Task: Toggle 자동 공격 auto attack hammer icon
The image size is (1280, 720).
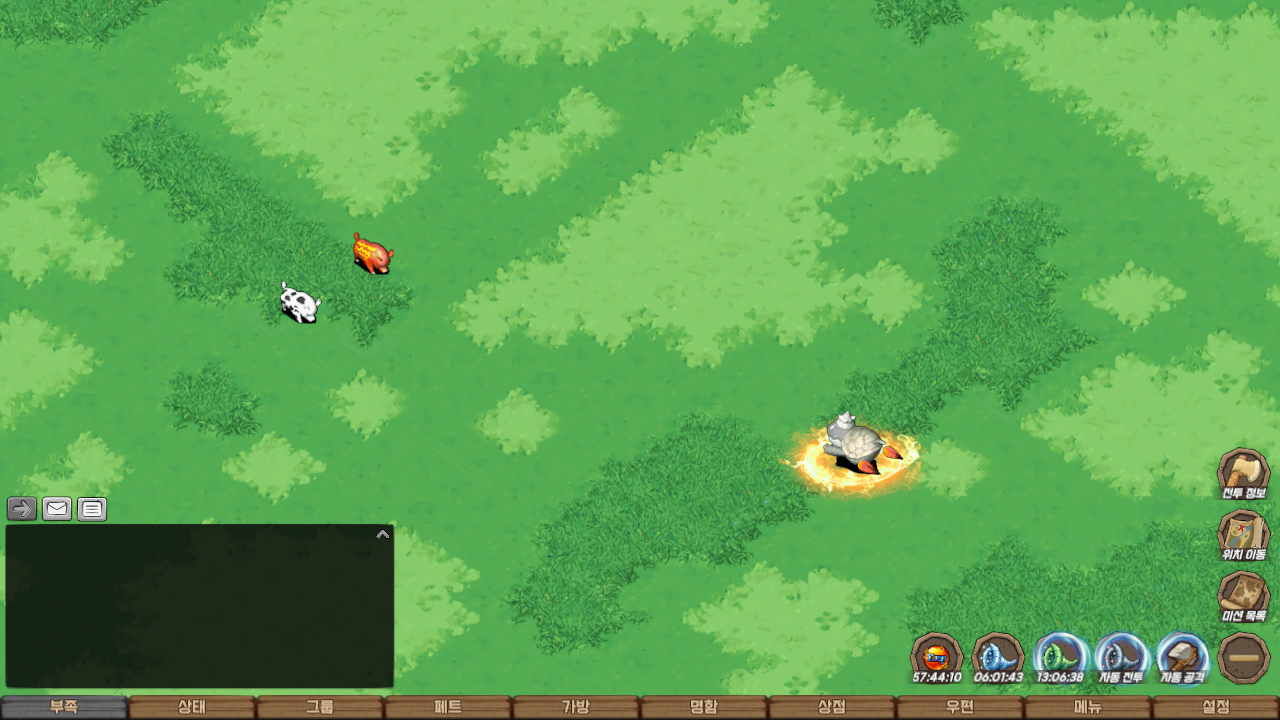Action: (1182, 658)
